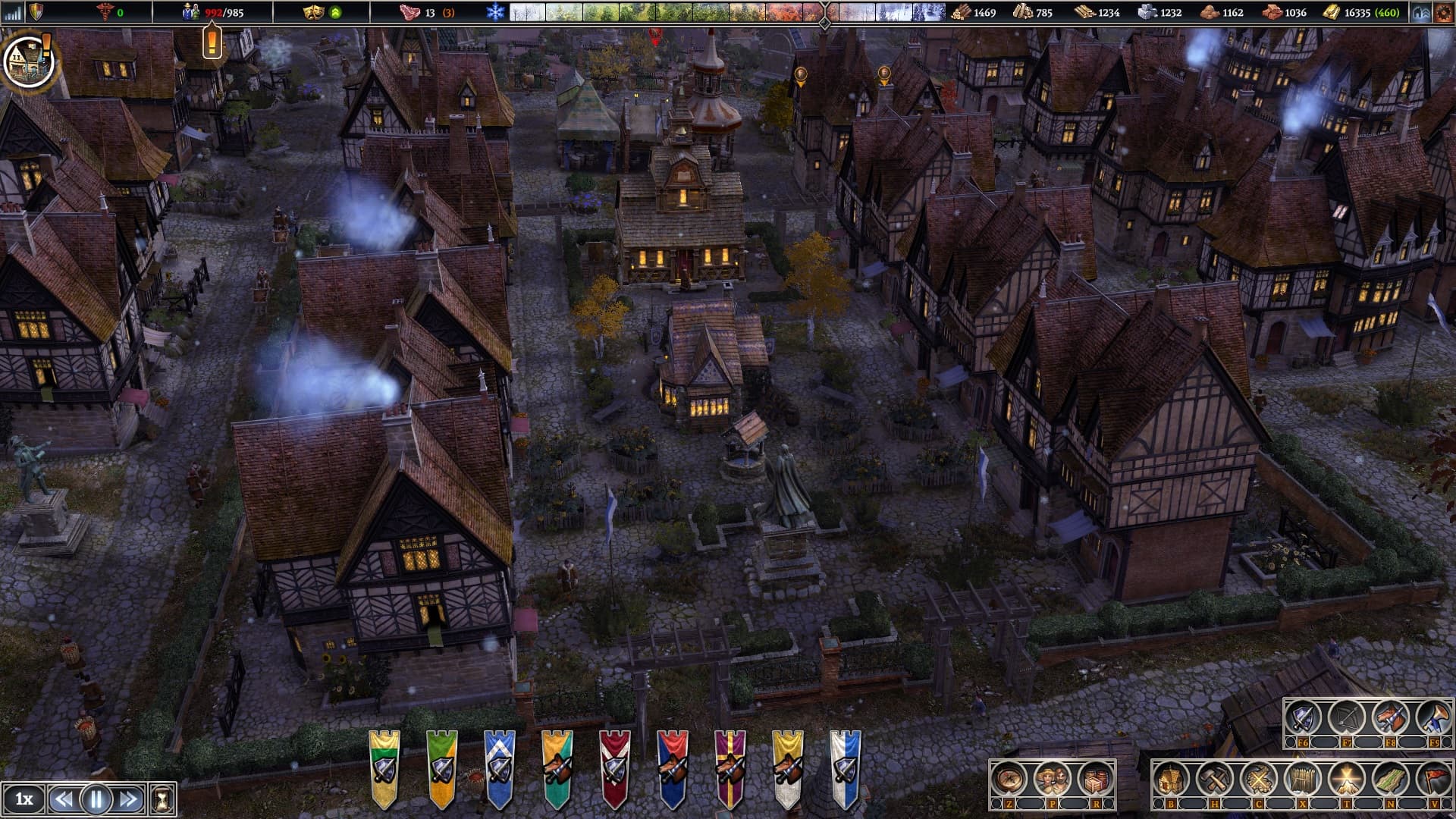Pause the game speed
The width and height of the screenshot is (1456, 819).
click(96, 799)
